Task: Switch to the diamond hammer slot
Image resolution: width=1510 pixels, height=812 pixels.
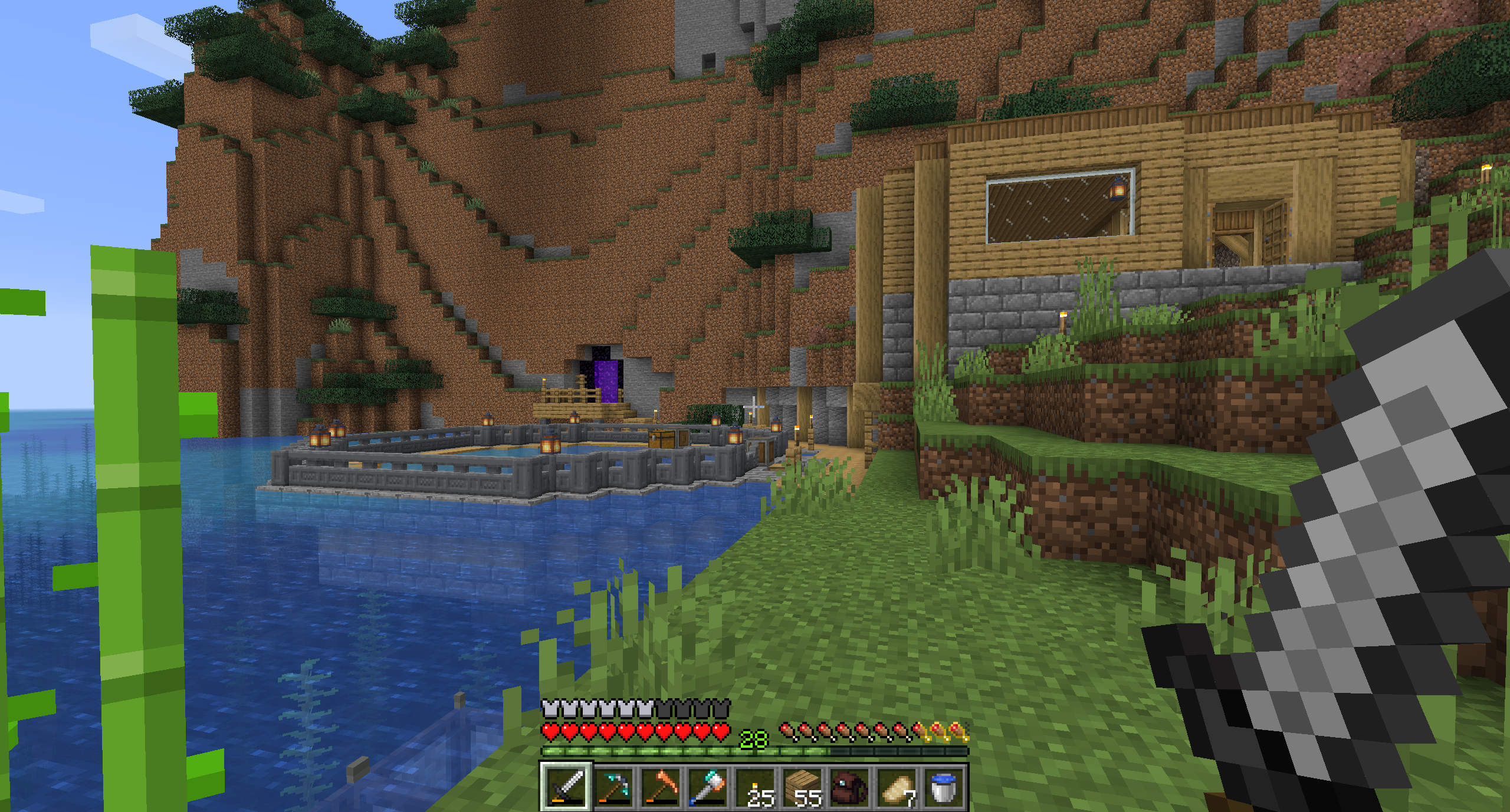Action: tap(707, 786)
